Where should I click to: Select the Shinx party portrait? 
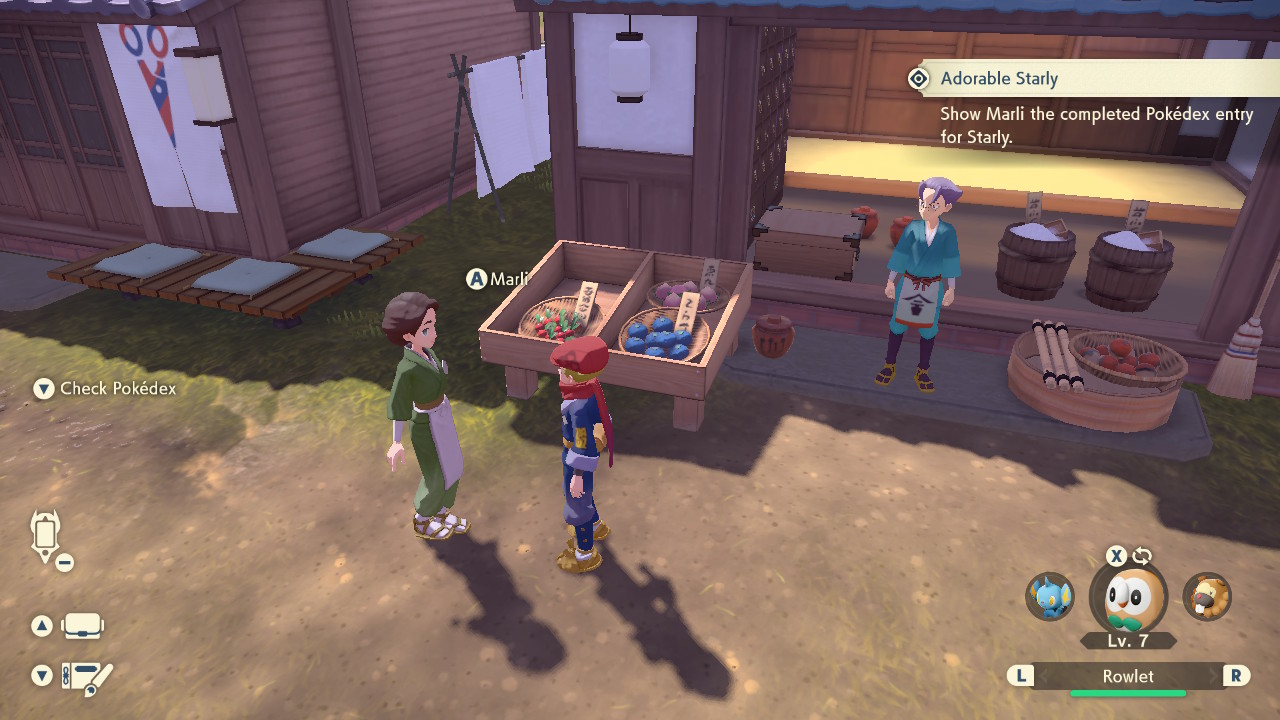pyautogui.click(x=1050, y=597)
